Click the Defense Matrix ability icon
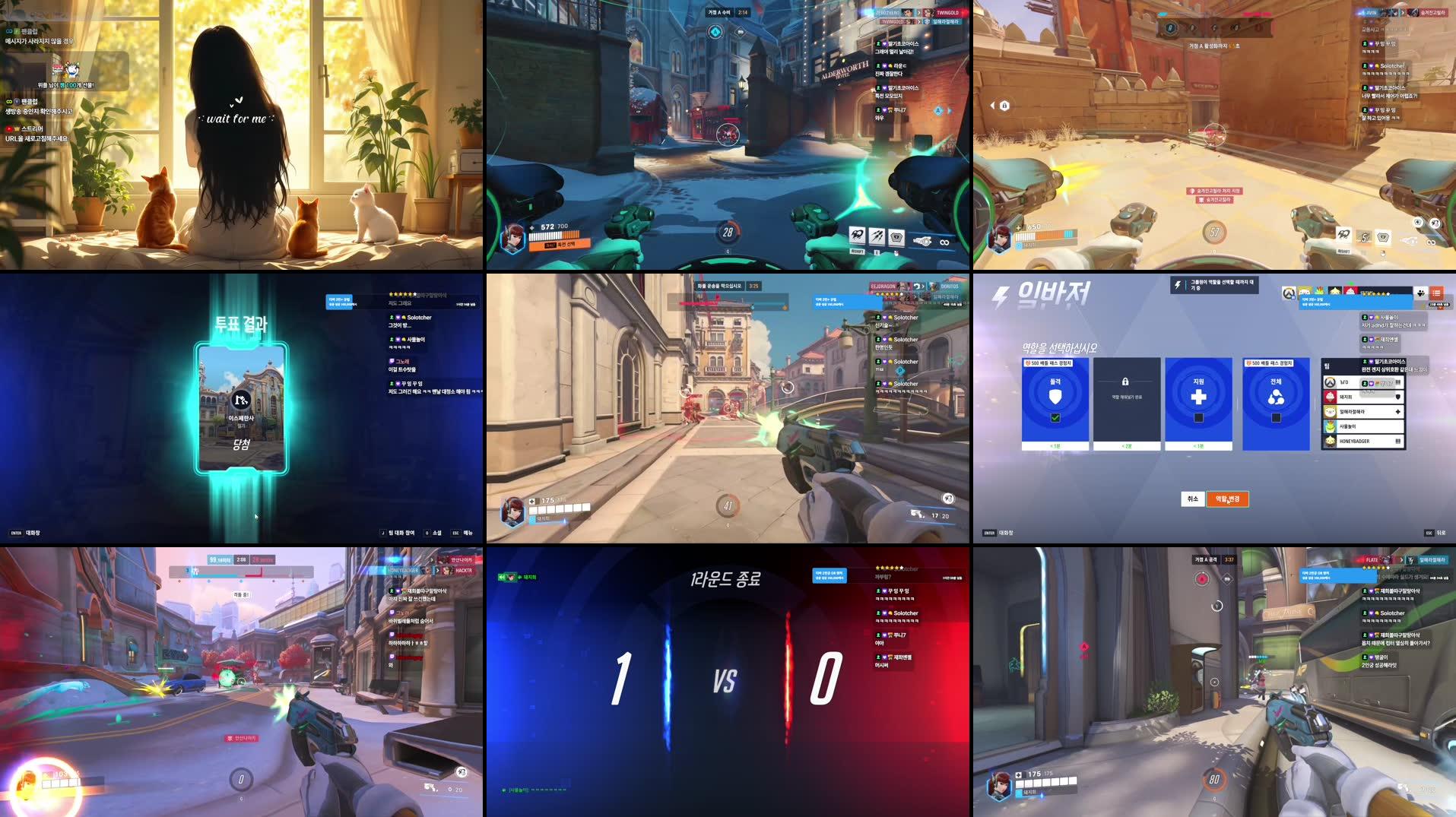 (x=897, y=236)
